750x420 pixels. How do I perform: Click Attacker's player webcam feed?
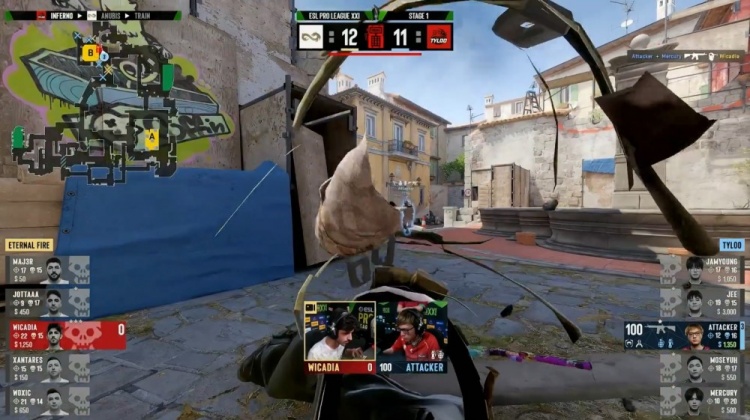point(411,331)
